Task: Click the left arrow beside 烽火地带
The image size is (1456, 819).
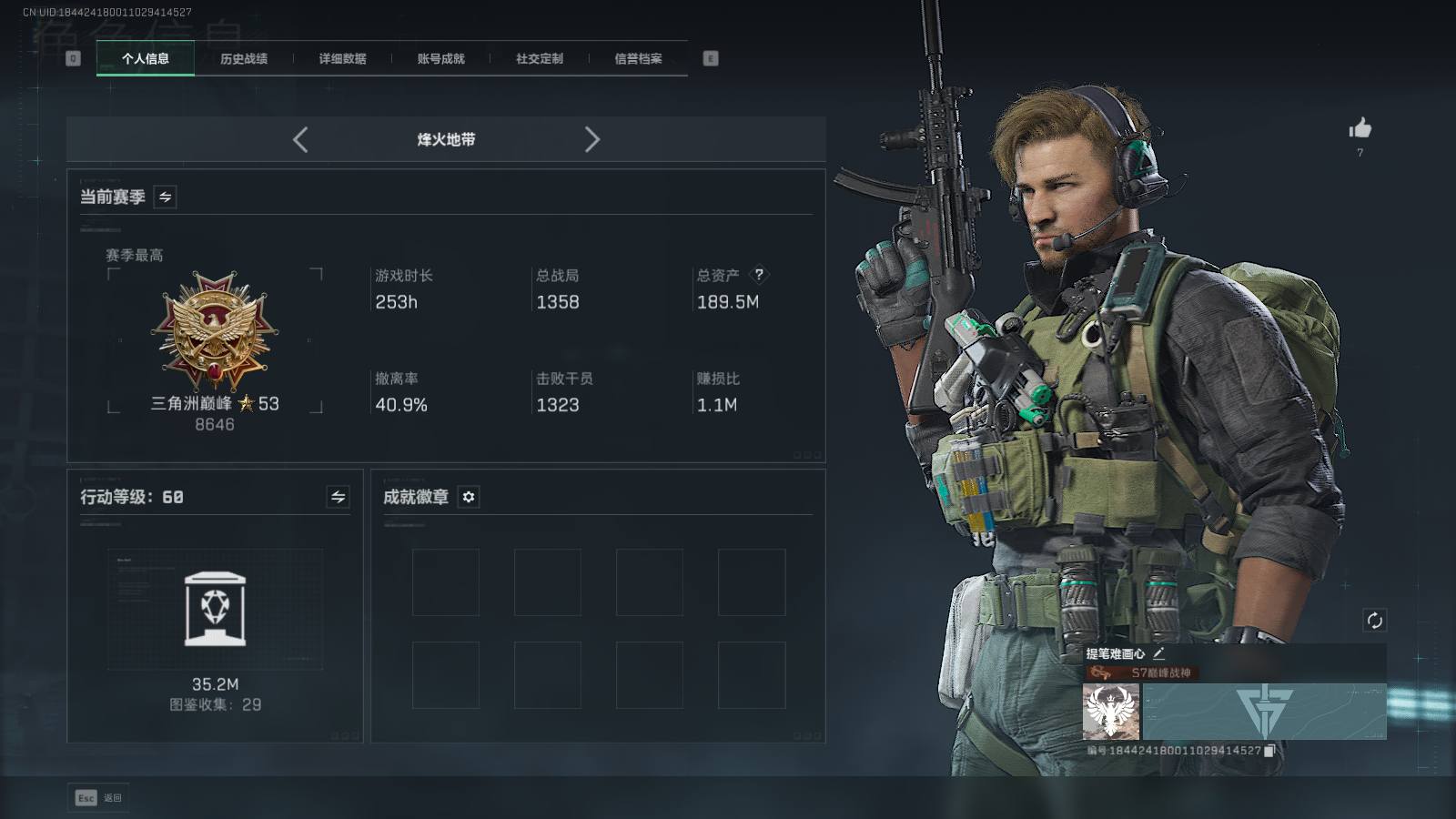Action: pyautogui.click(x=300, y=139)
